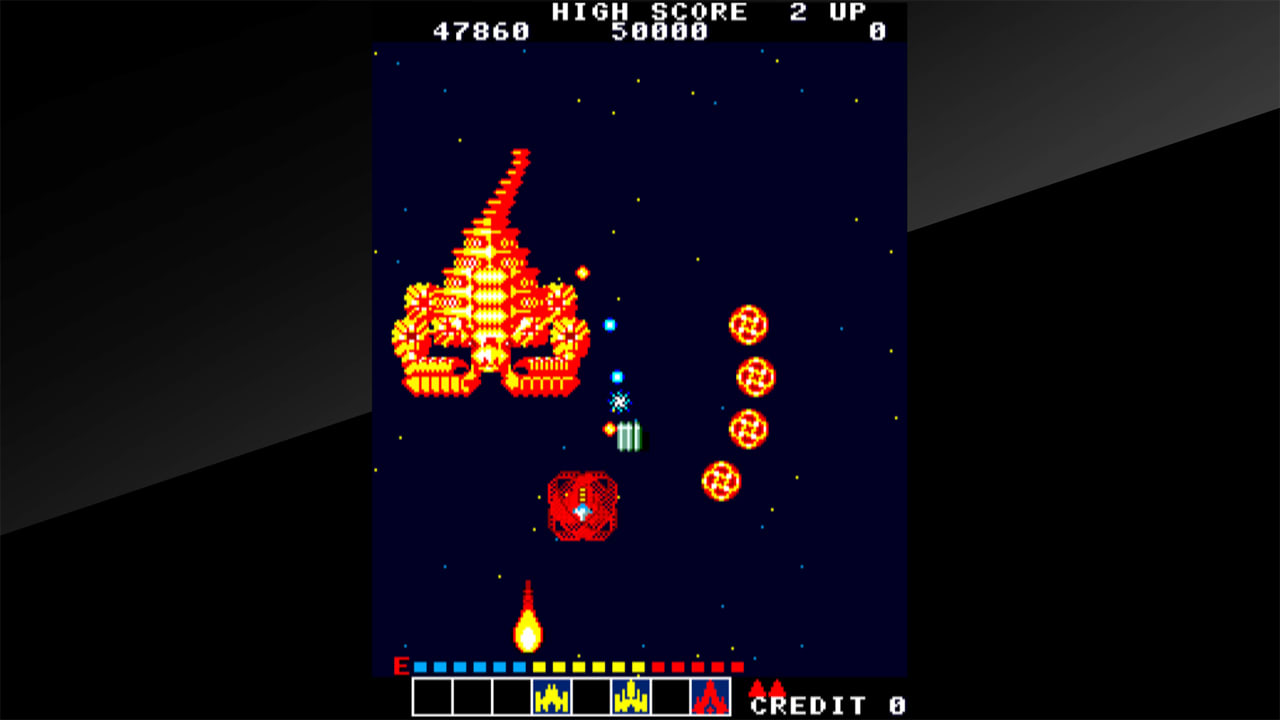This screenshot has height=720, width=1280.
Task: Click the red ship icon in the weapon bar
Action: (x=712, y=700)
